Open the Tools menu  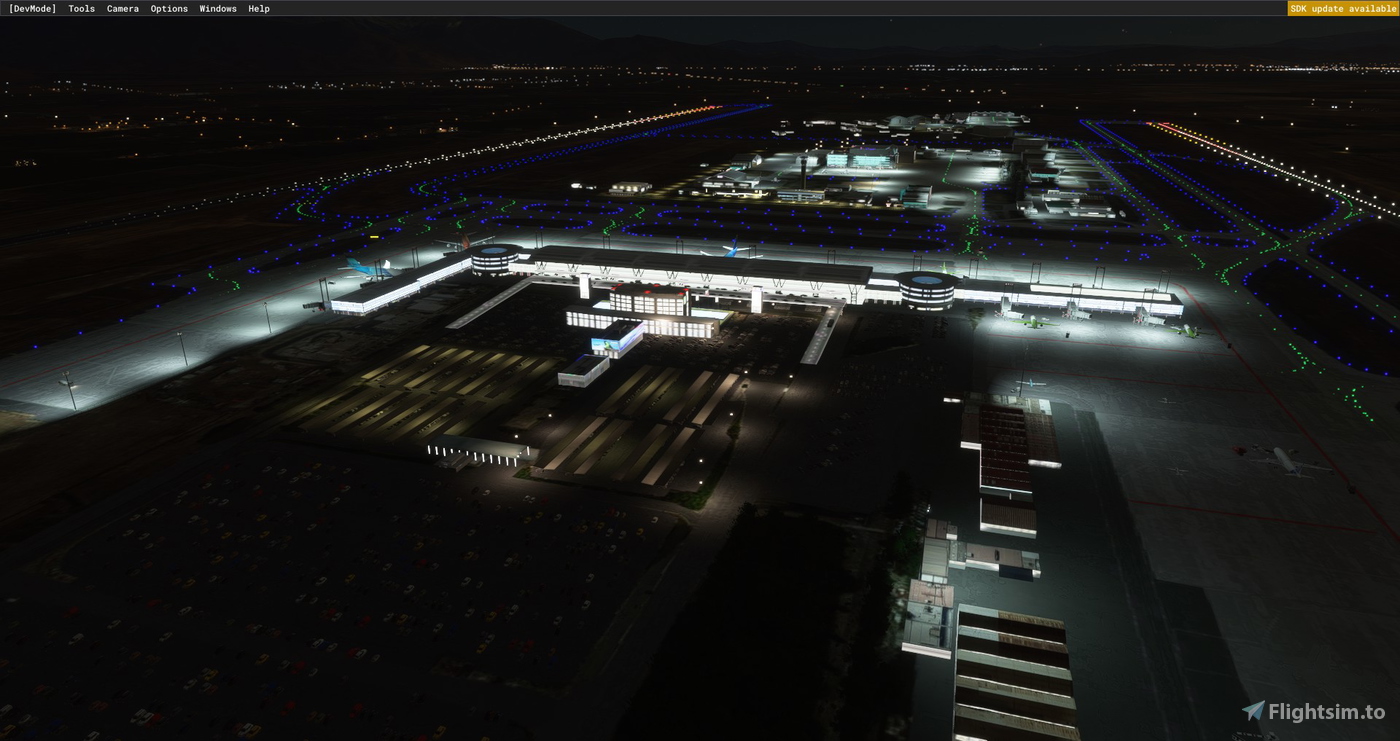click(x=80, y=8)
